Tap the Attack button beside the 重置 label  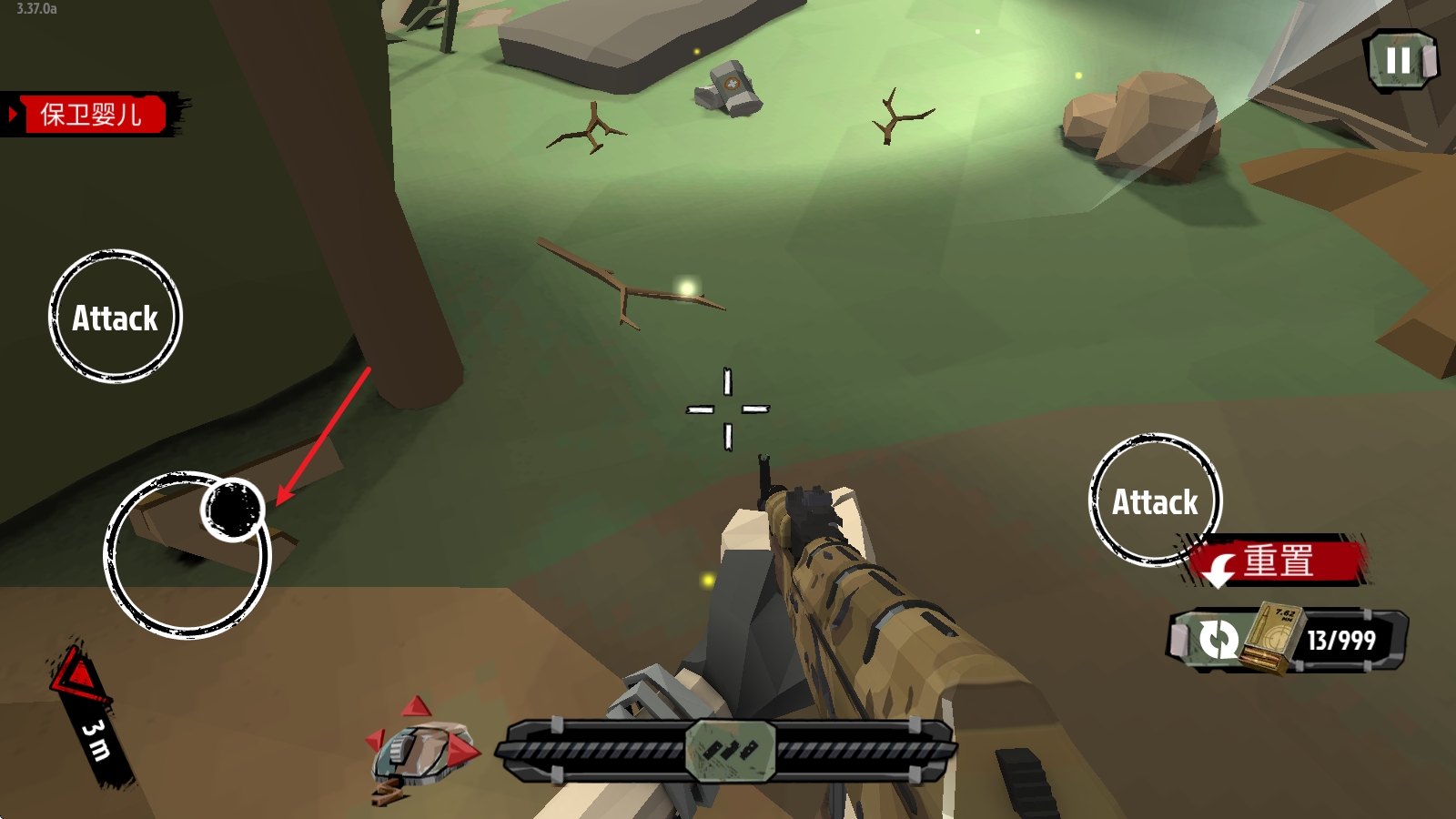coord(1154,500)
